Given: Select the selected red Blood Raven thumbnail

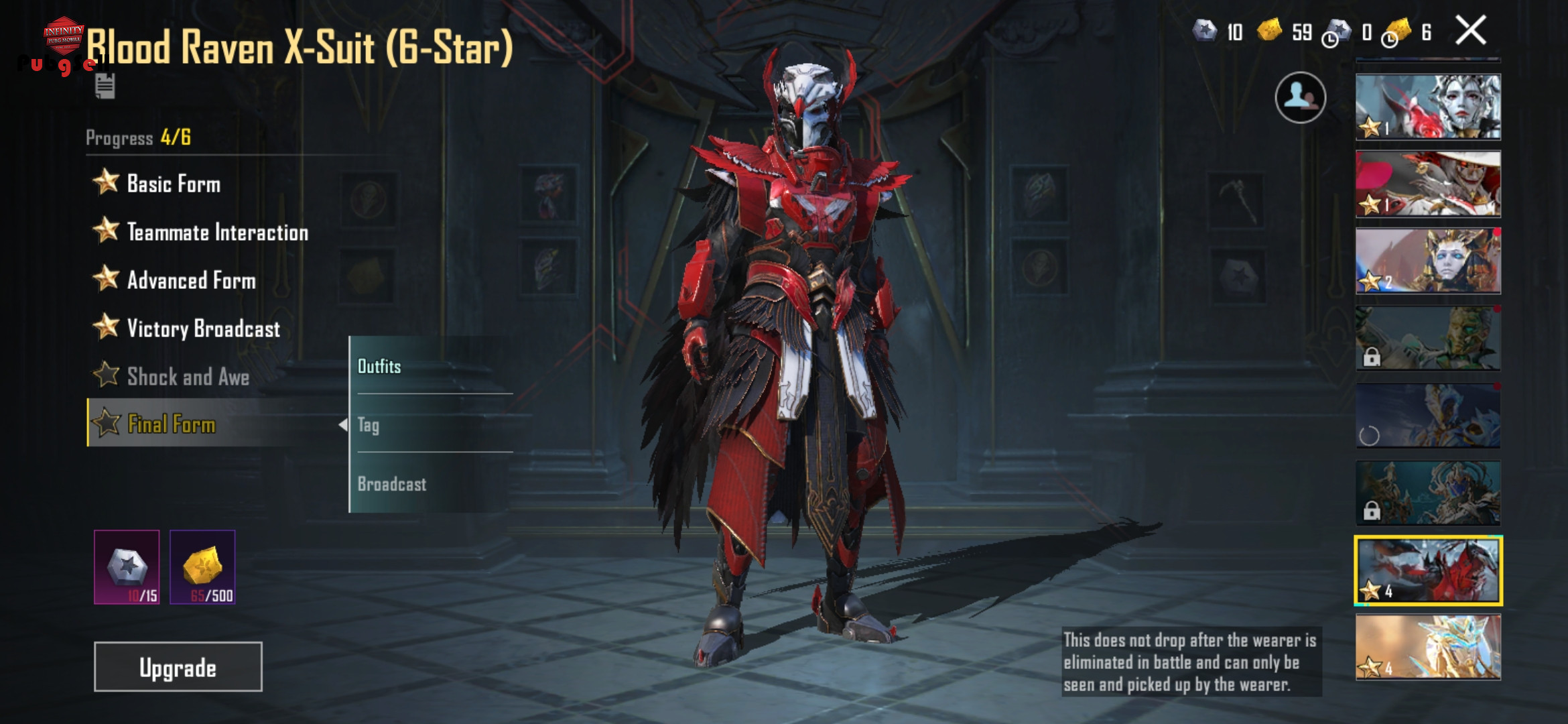Looking at the screenshot, I should (x=1428, y=570).
